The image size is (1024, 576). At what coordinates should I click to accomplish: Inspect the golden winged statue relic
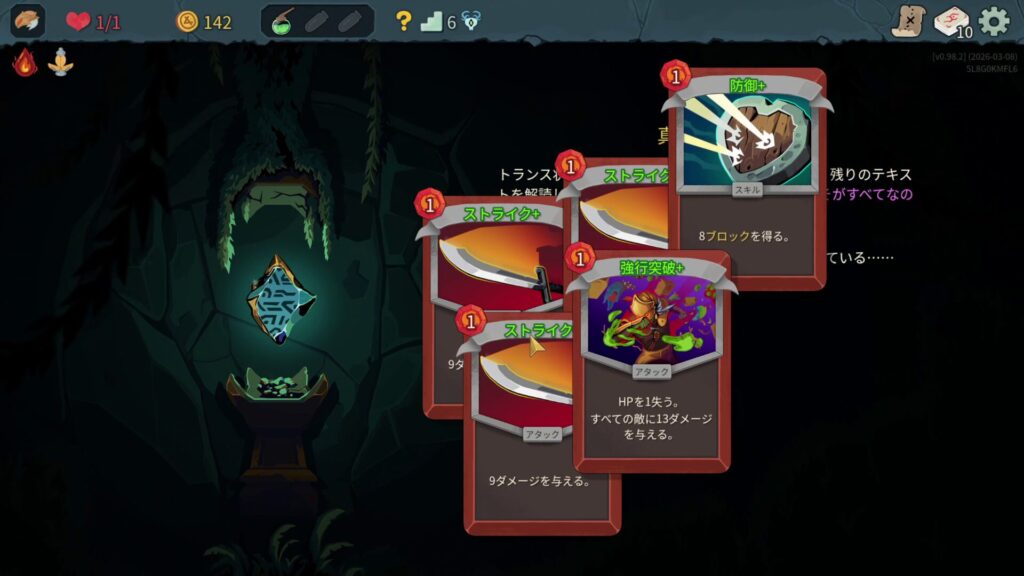coord(60,63)
